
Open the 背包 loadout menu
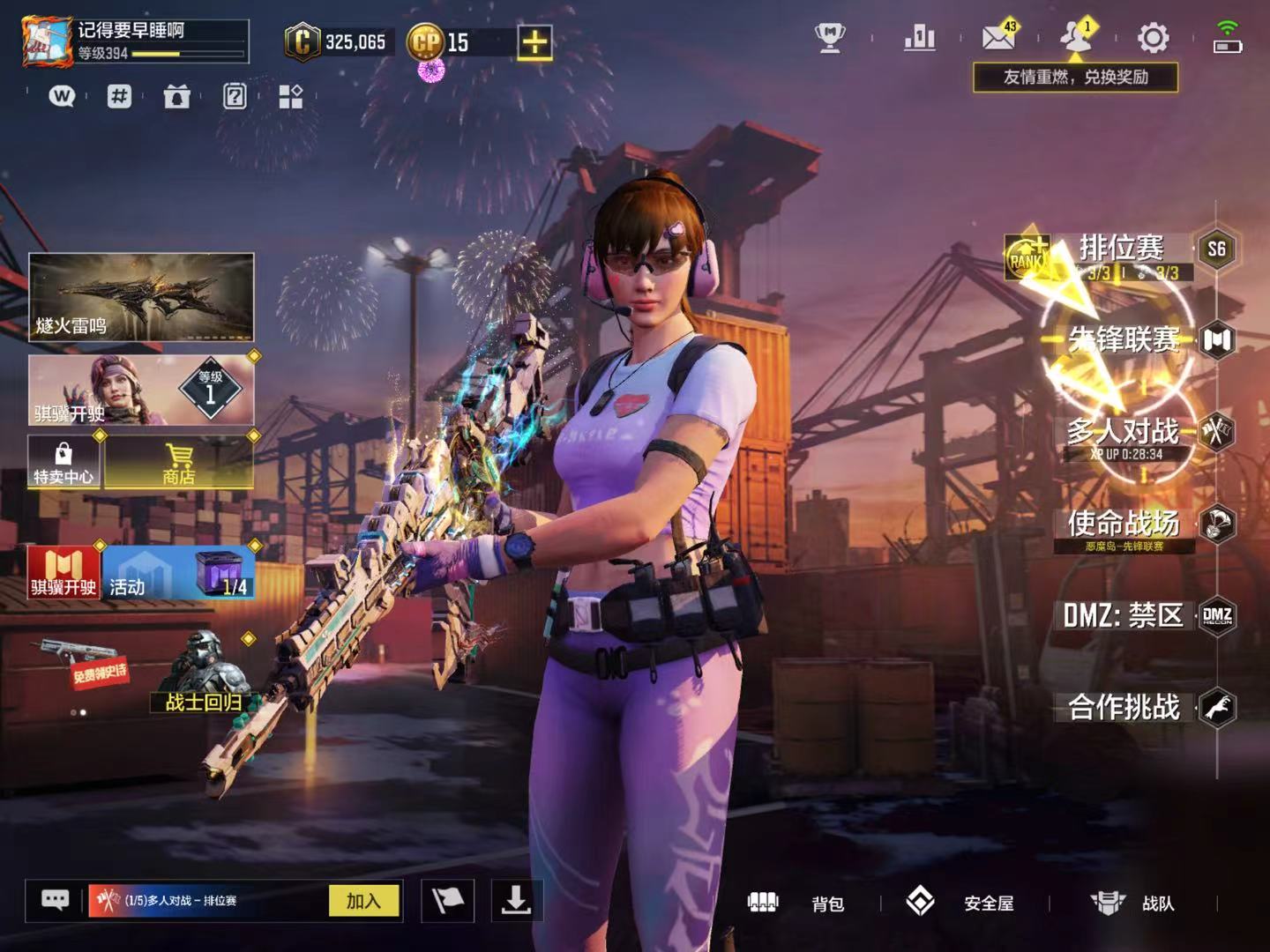click(796, 903)
